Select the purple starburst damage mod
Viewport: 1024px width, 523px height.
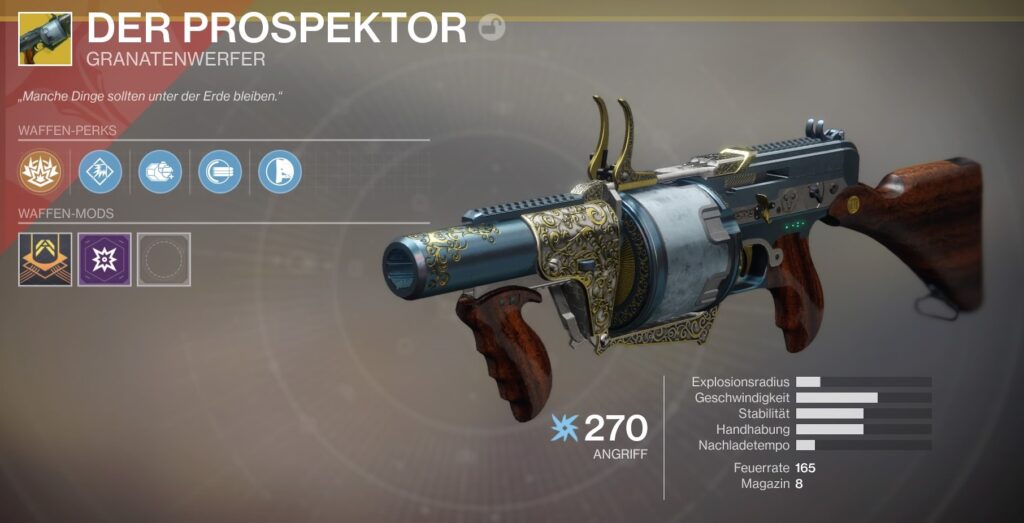(105, 259)
